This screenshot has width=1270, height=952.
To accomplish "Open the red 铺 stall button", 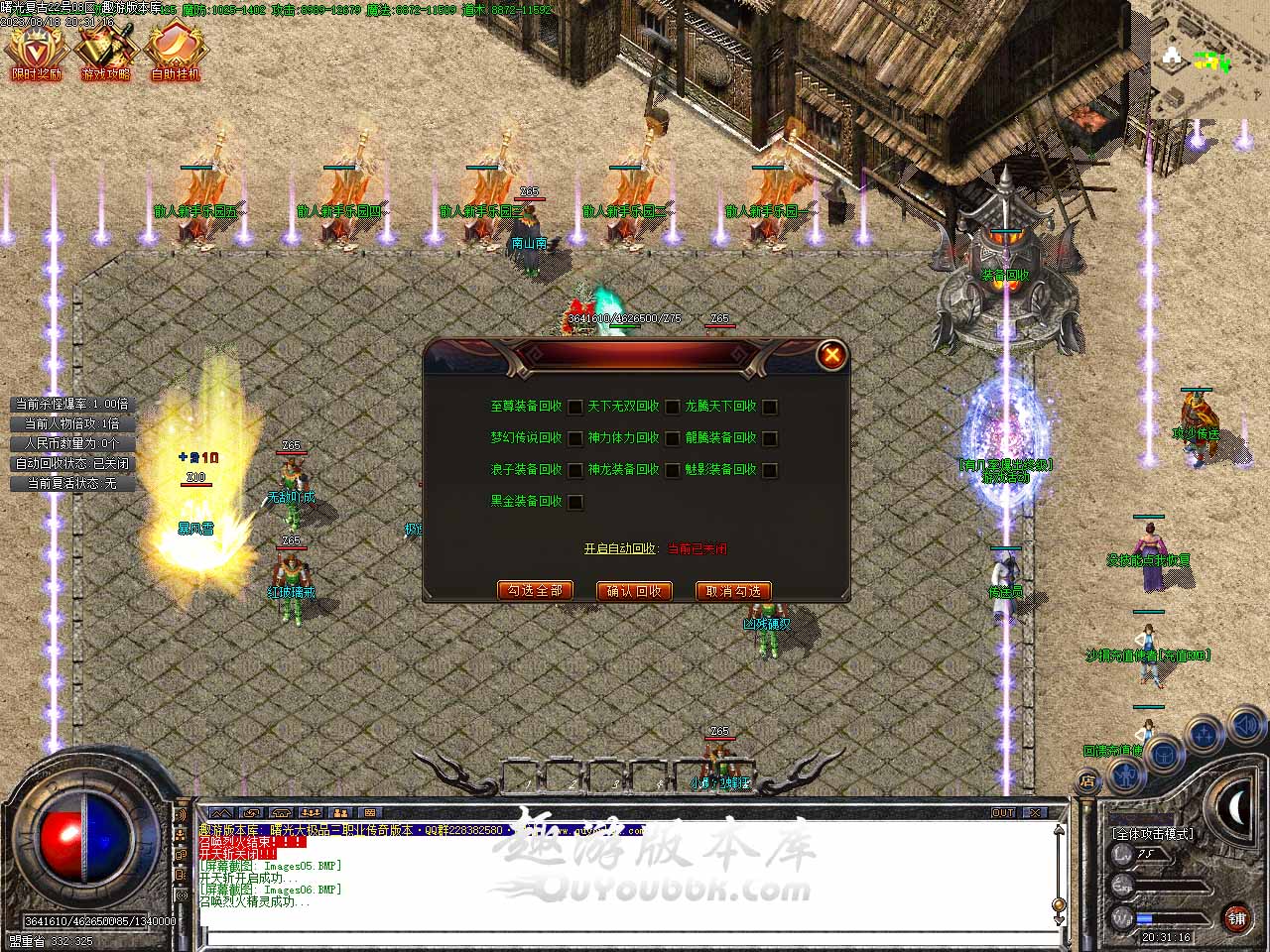I will tap(1236, 918).
